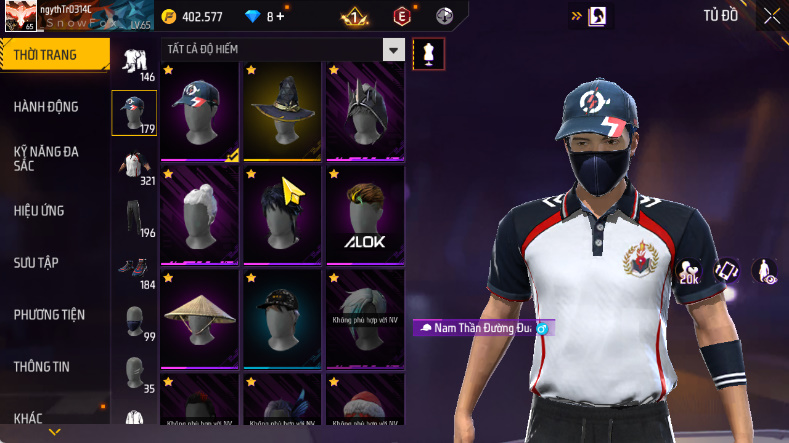
Task: Open the pants category with 196 items
Action: point(134,218)
